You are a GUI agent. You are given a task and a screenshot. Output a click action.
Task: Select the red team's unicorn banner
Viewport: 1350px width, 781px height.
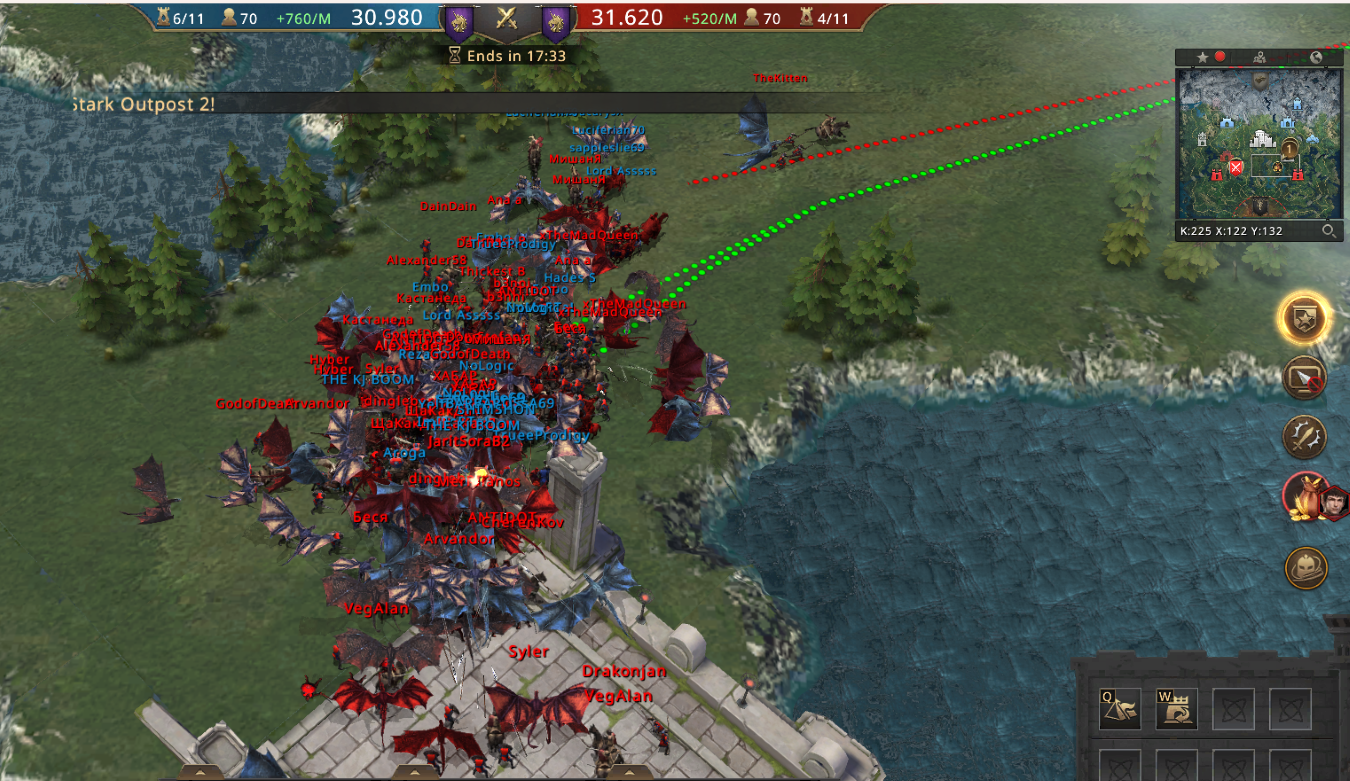[x=555, y=19]
